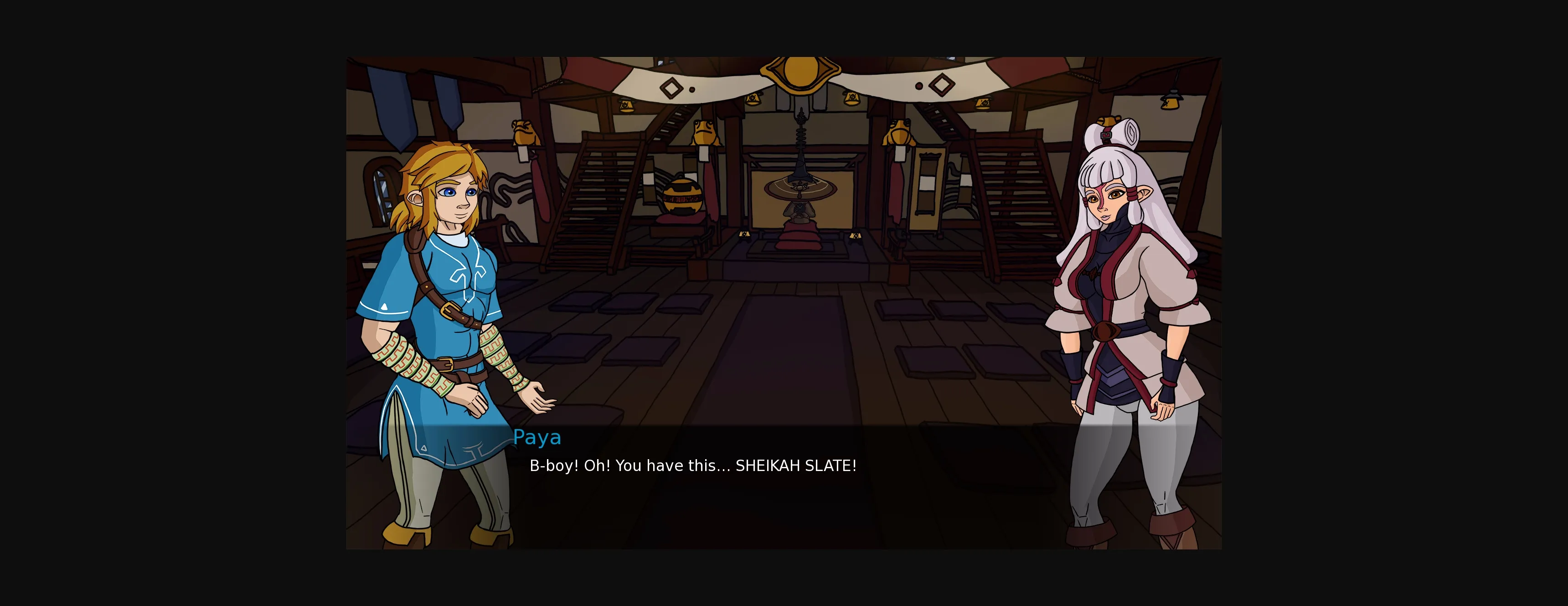Click the Sheikah eye symbol on Impa's giant hat
Viewport: 1568px width, 606px height.
coord(800,187)
